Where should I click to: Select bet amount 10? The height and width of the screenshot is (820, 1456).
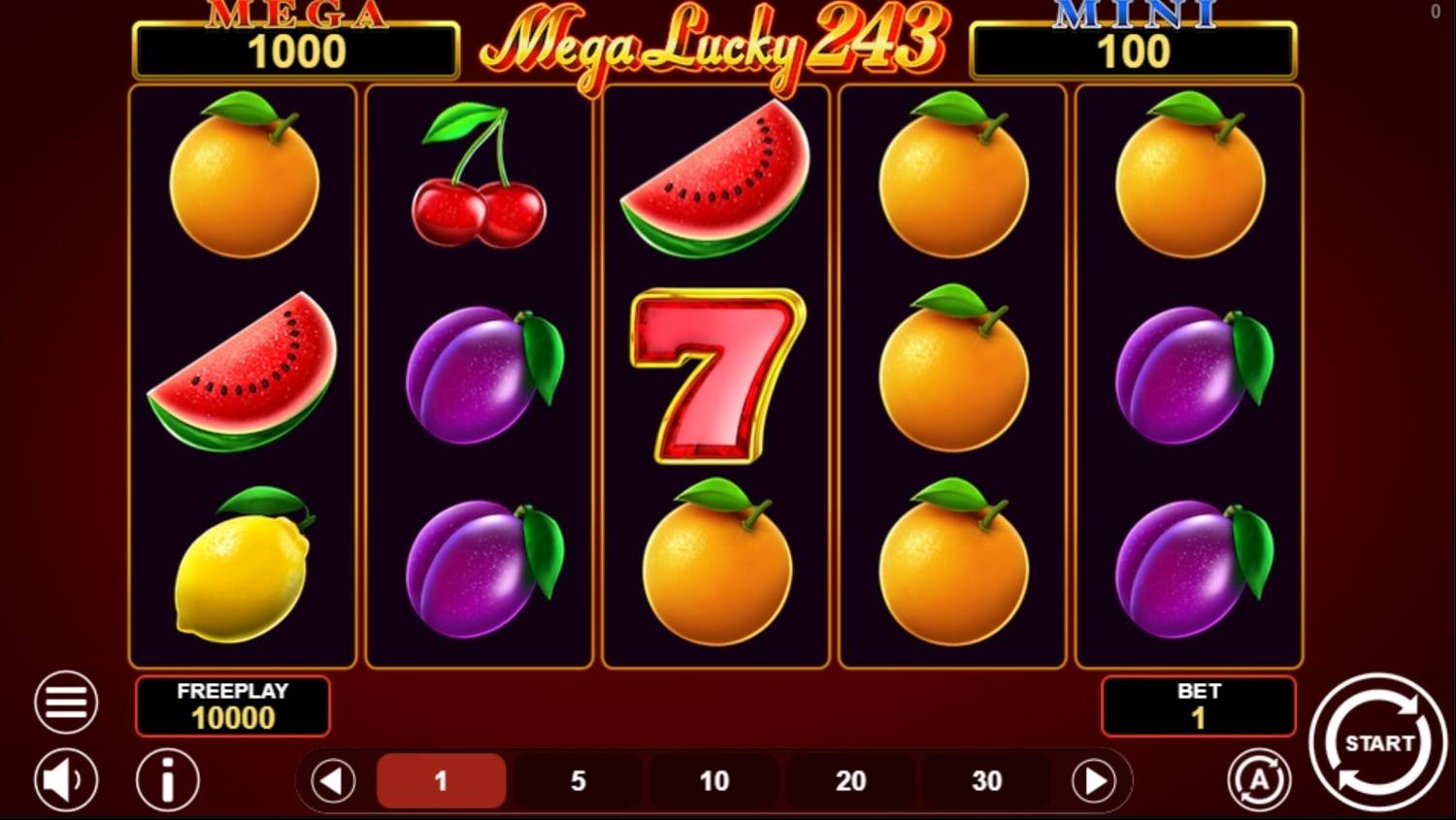714,779
